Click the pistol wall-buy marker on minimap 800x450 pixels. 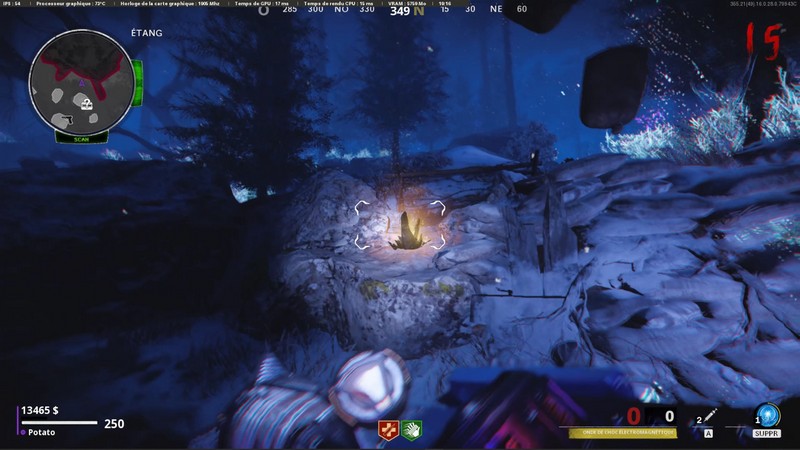point(69,120)
